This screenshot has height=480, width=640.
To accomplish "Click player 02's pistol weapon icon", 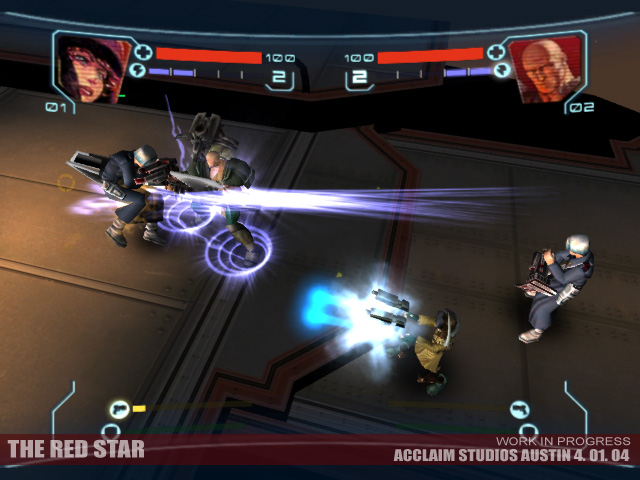I will click(x=519, y=408).
